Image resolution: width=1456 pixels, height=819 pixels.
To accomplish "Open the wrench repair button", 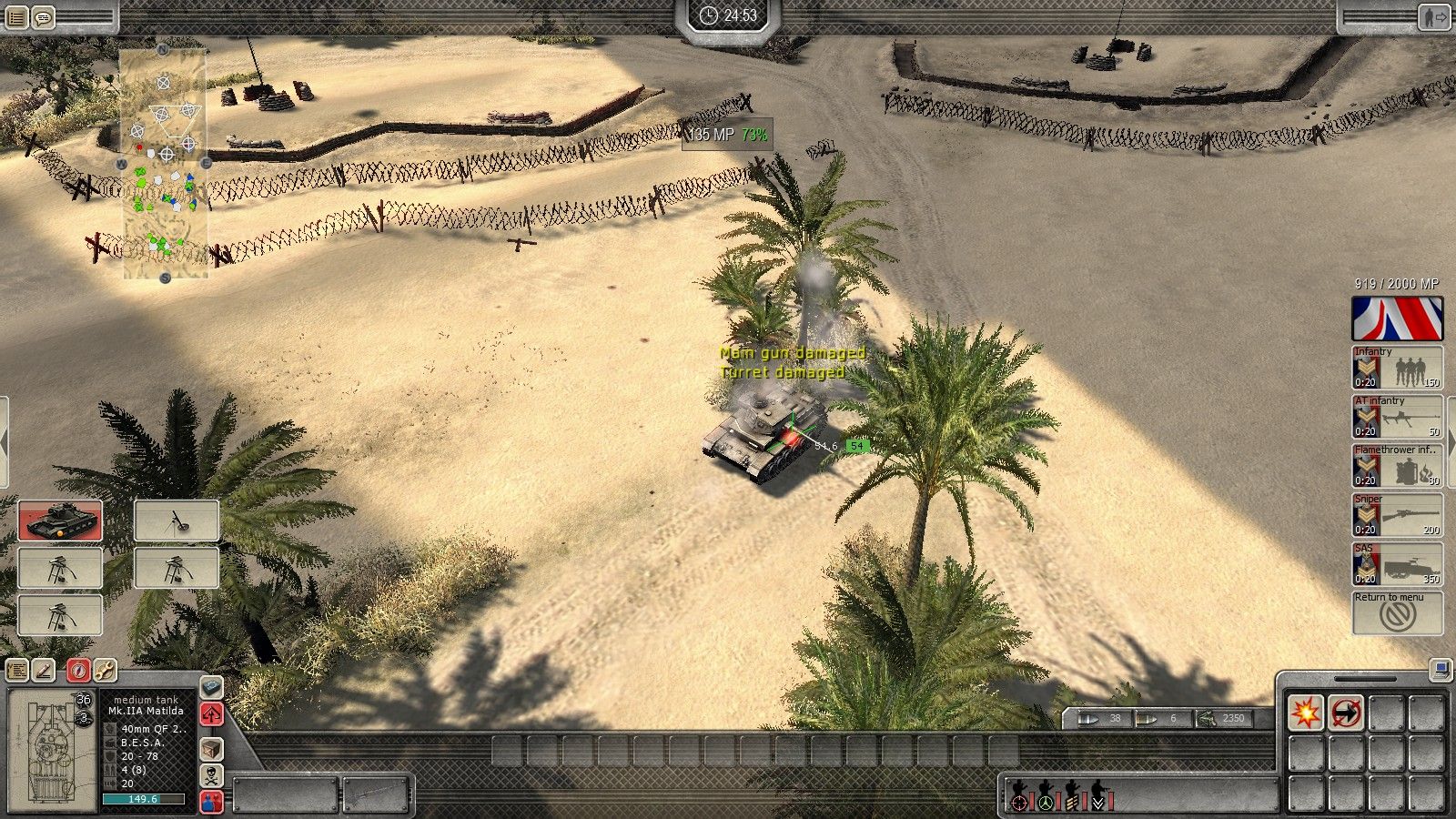I will pos(105,671).
